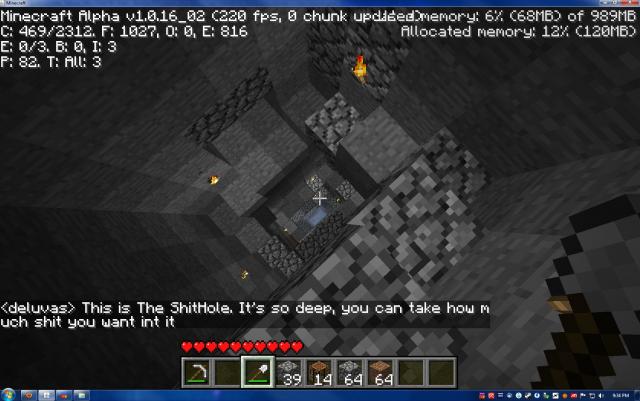Open the Windows Start menu
The width and height of the screenshot is (640, 401).
click(8, 394)
